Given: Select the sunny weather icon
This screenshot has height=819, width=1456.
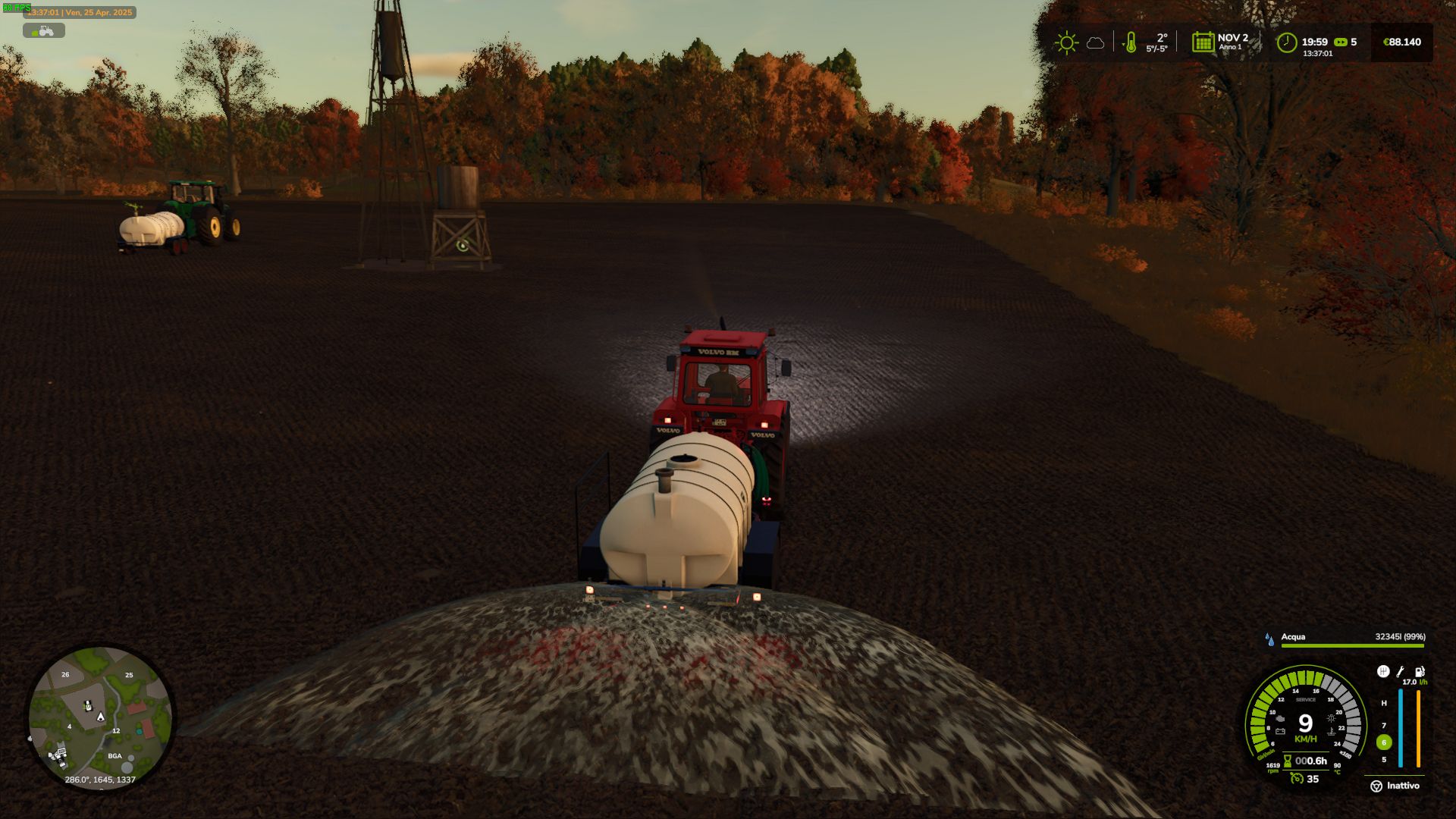Looking at the screenshot, I should (x=1066, y=42).
